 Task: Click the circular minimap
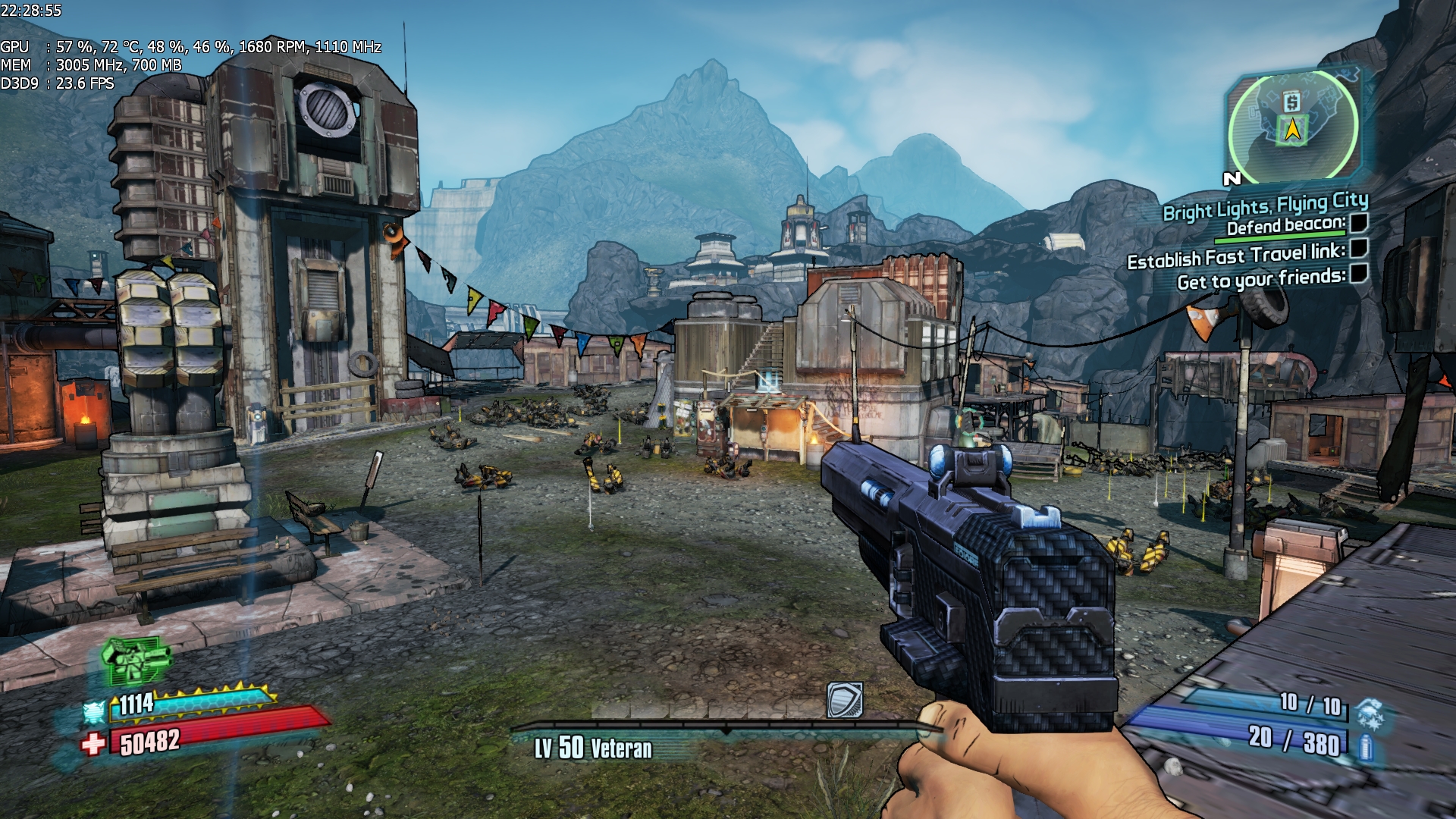point(1292,126)
